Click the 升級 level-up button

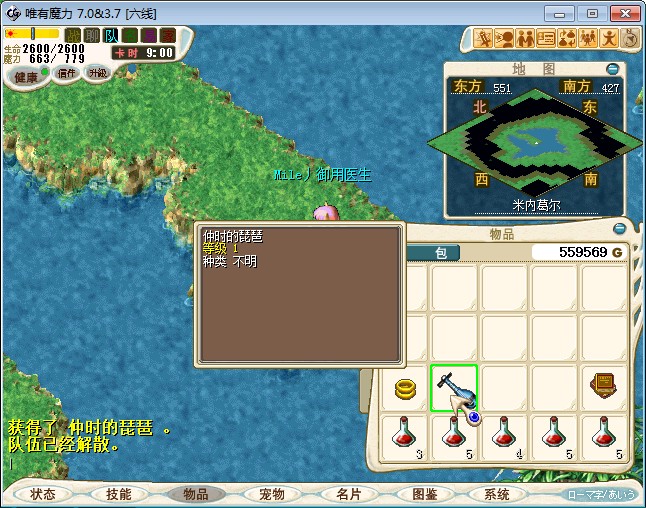point(97,73)
